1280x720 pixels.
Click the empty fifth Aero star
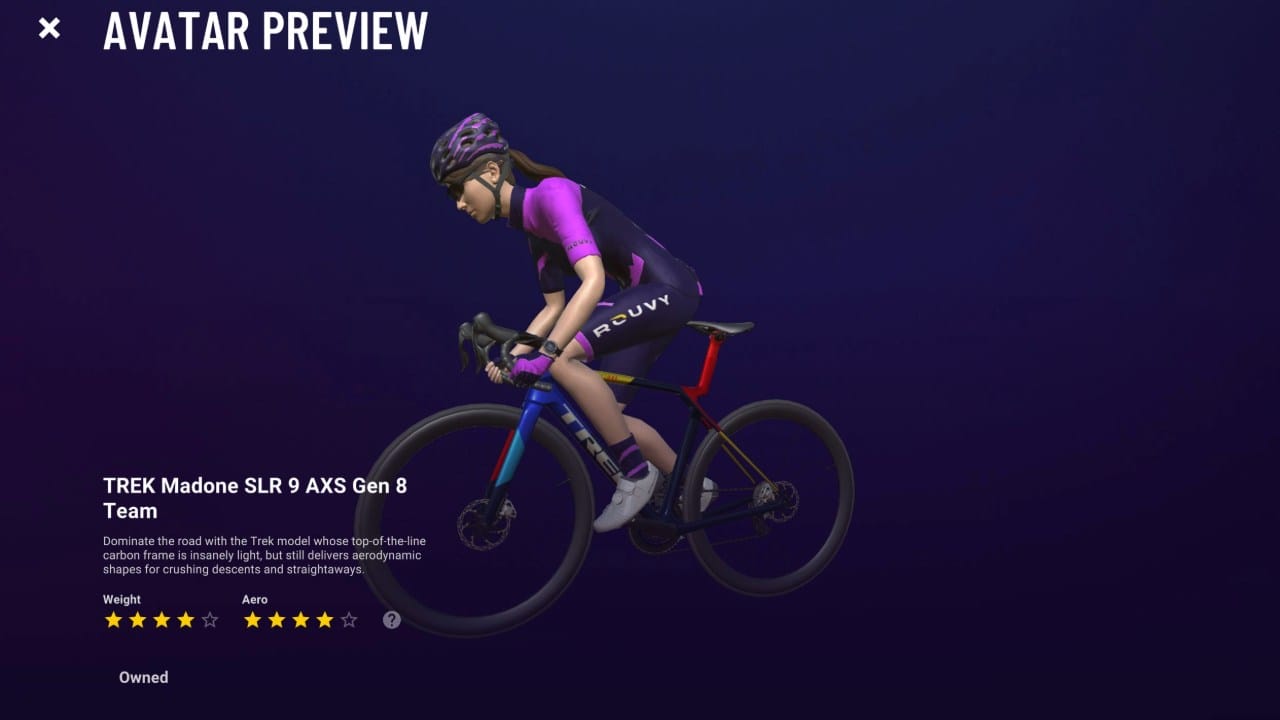tap(347, 620)
